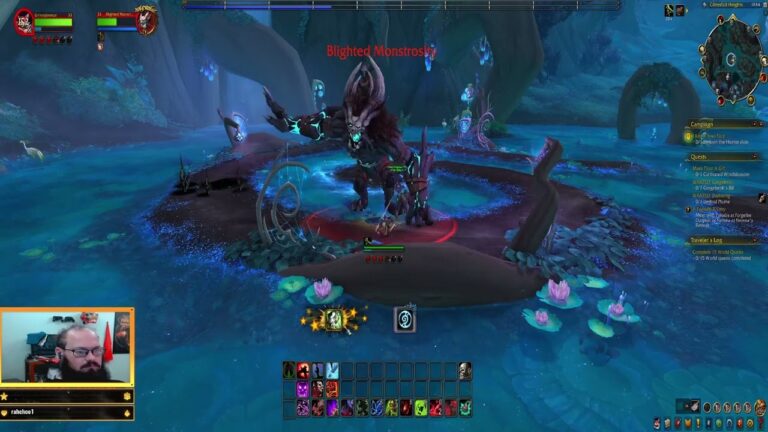Click the red main menu micro button

click(x=760, y=424)
